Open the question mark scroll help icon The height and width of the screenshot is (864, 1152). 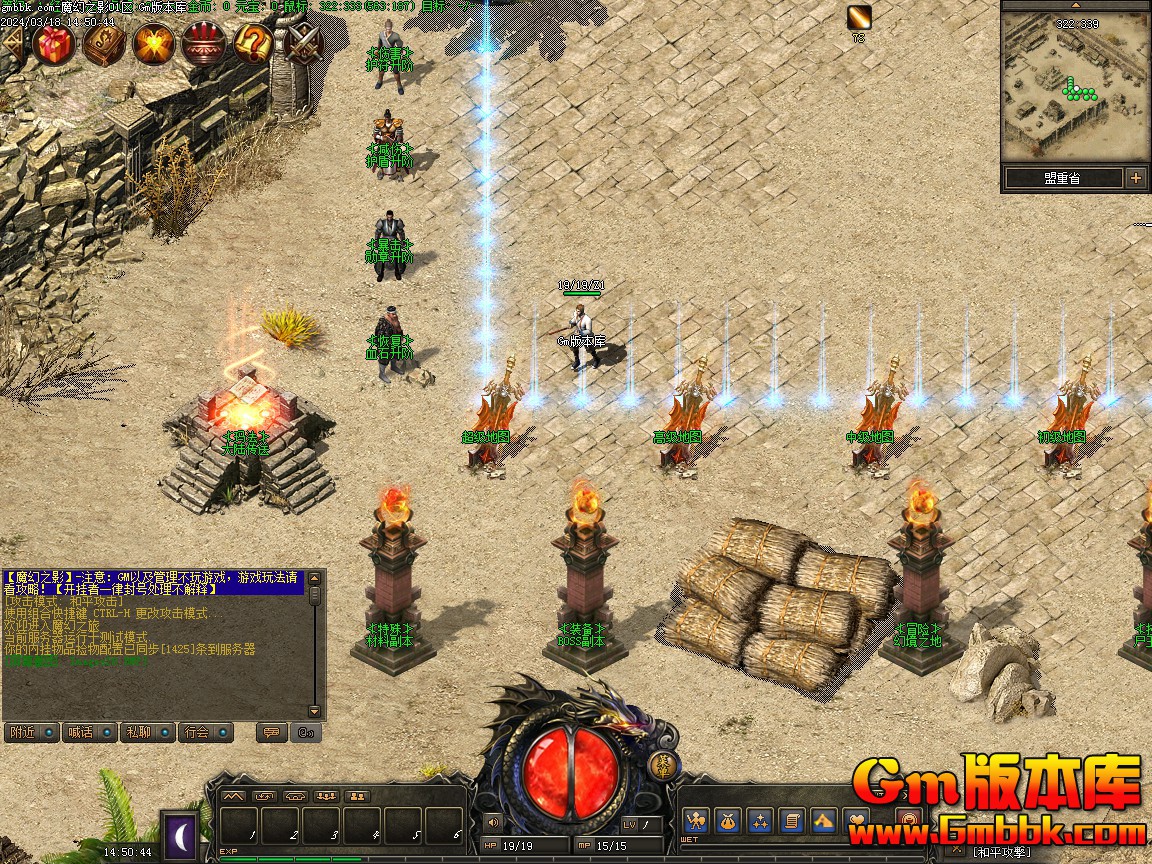tap(254, 44)
